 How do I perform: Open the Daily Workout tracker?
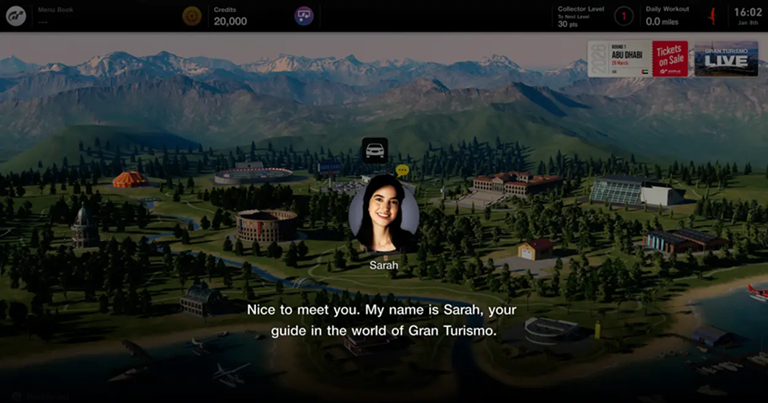[x=668, y=15]
